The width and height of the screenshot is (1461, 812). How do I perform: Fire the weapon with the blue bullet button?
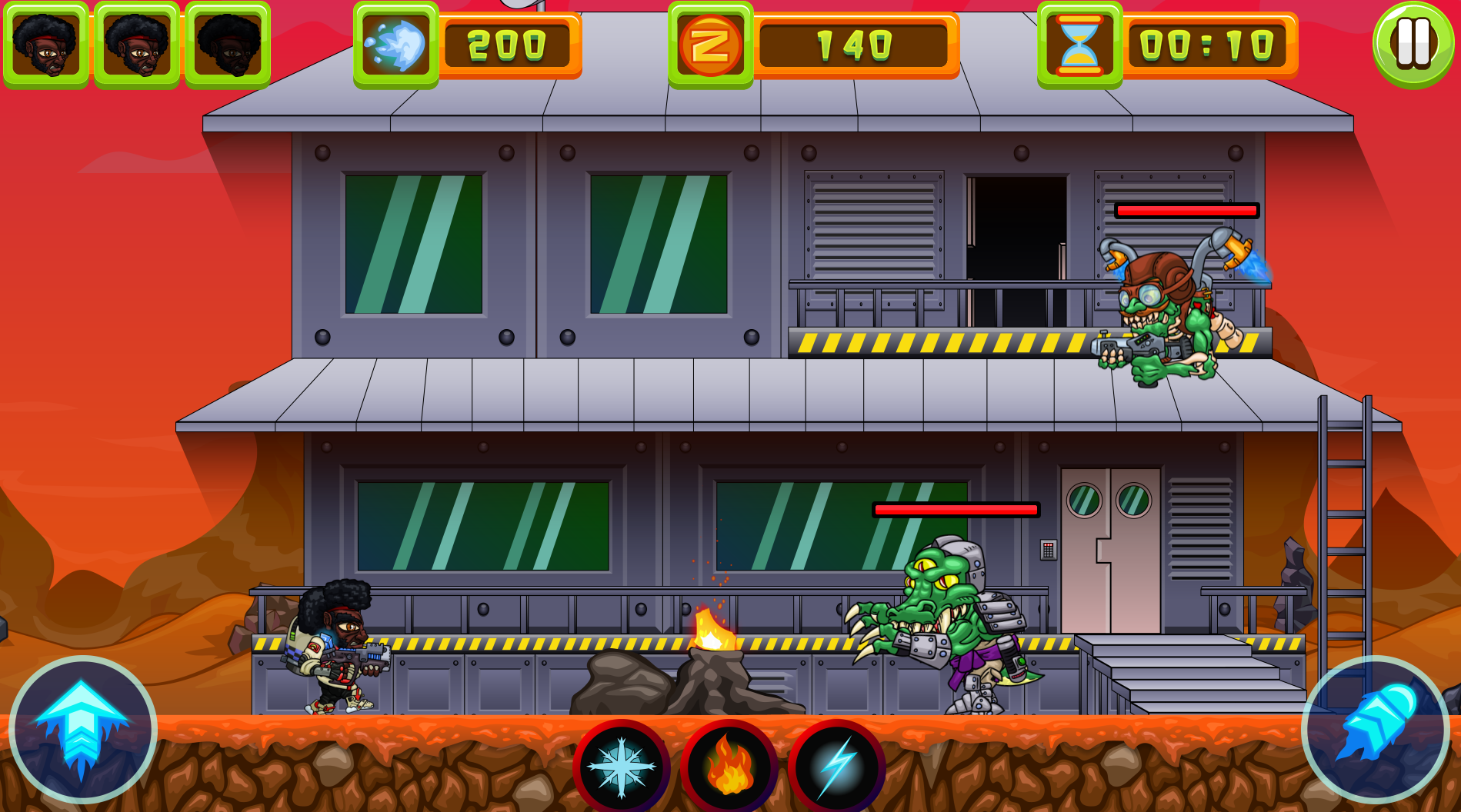(1376, 727)
